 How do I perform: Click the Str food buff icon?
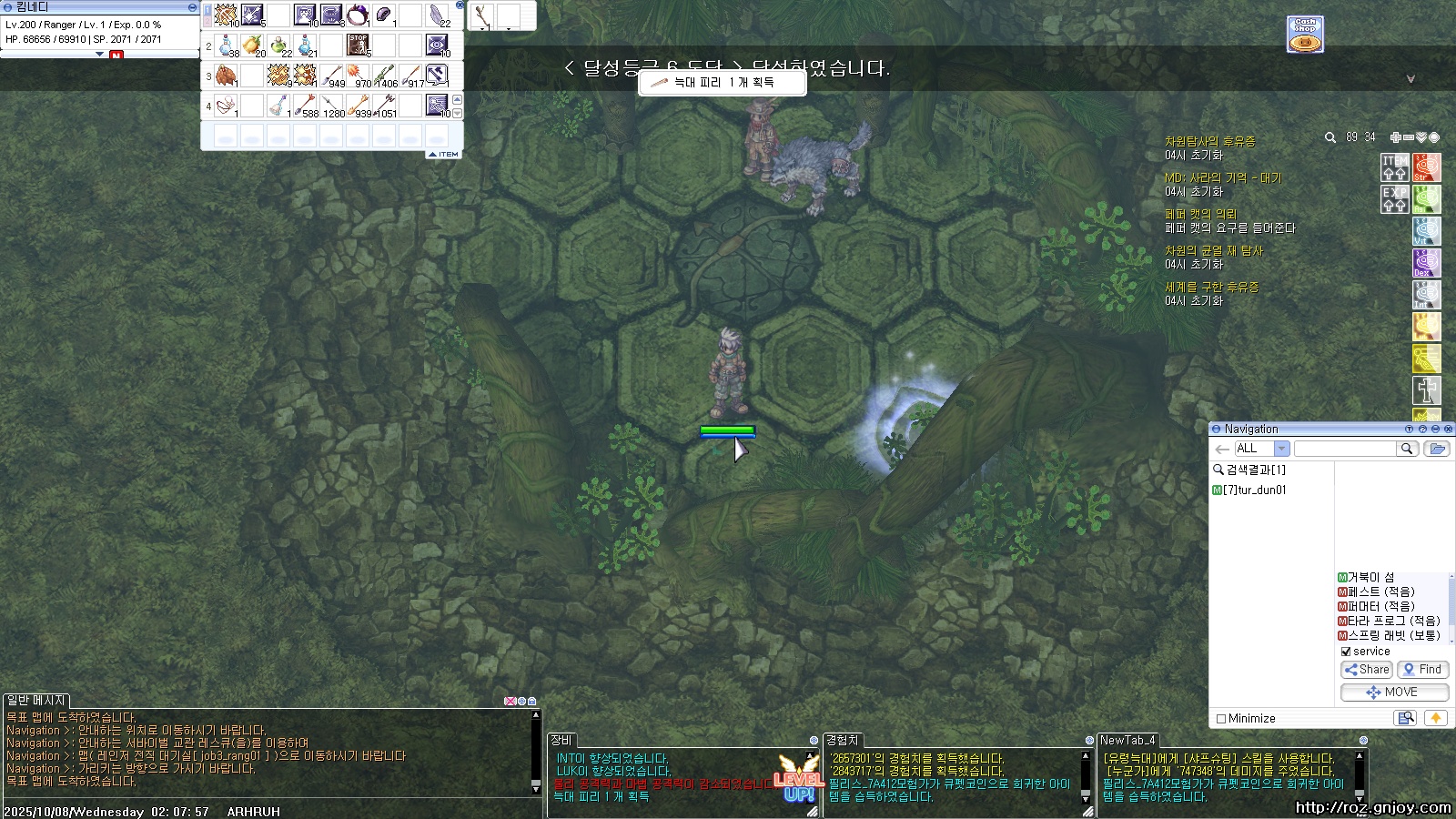[x=1426, y=167]
